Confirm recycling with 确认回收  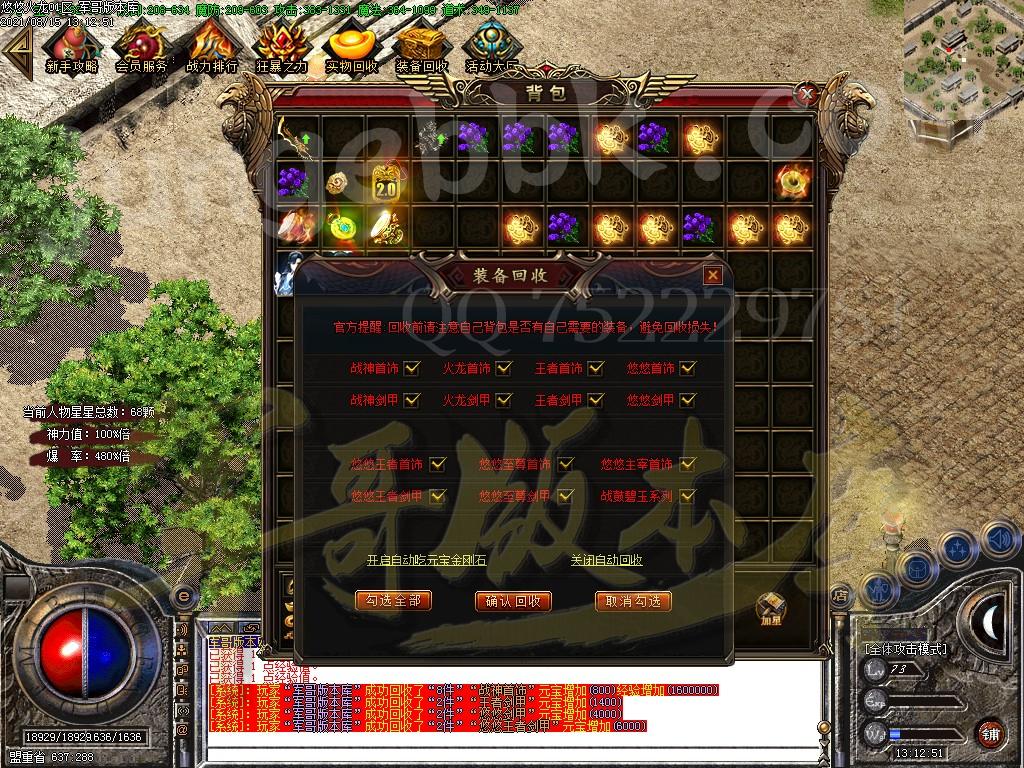[x=513, y=600]
